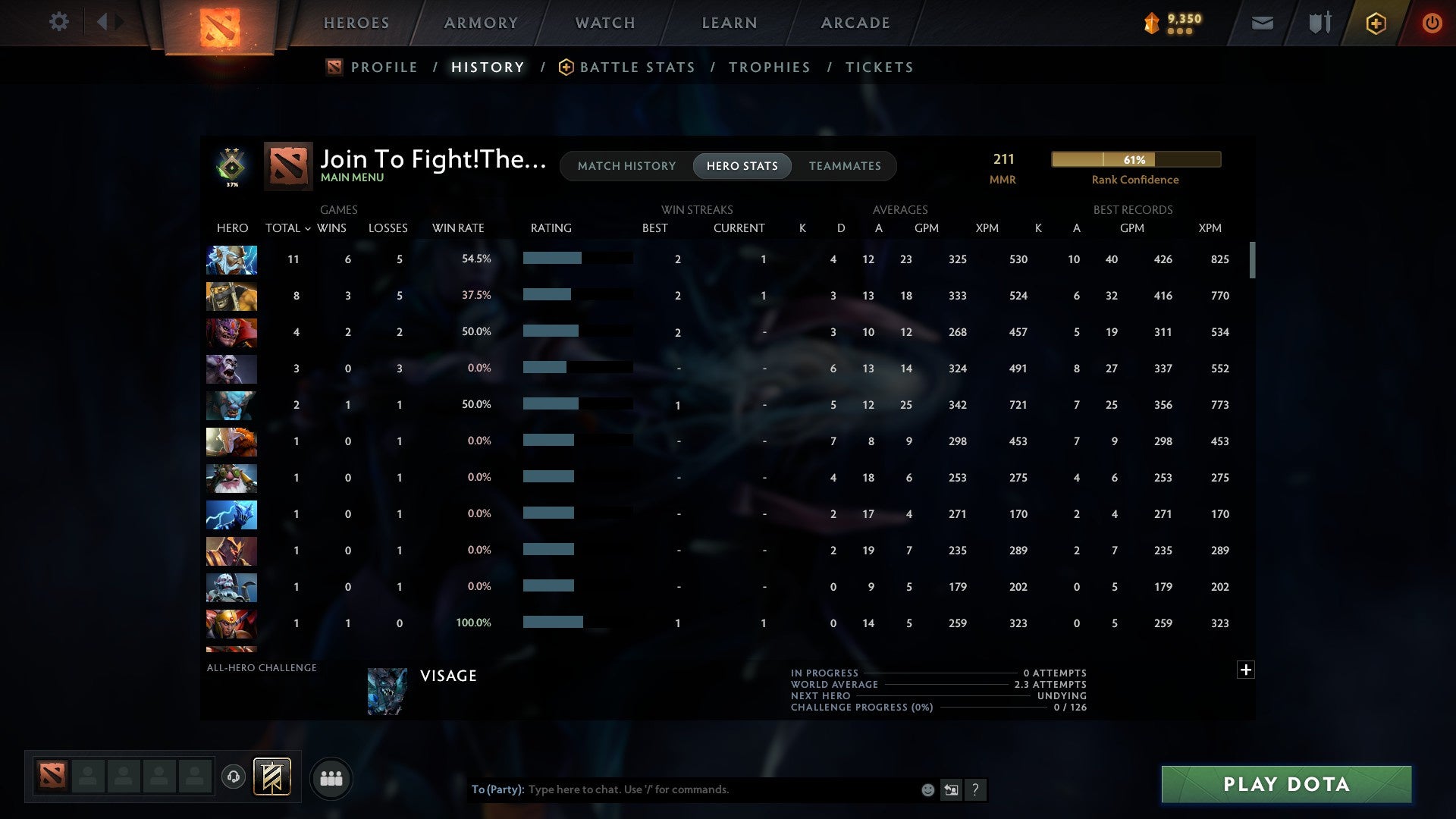Expand the All-Hero Challenge plus button
The image size is (1456, 819).
coord(1246,670)
